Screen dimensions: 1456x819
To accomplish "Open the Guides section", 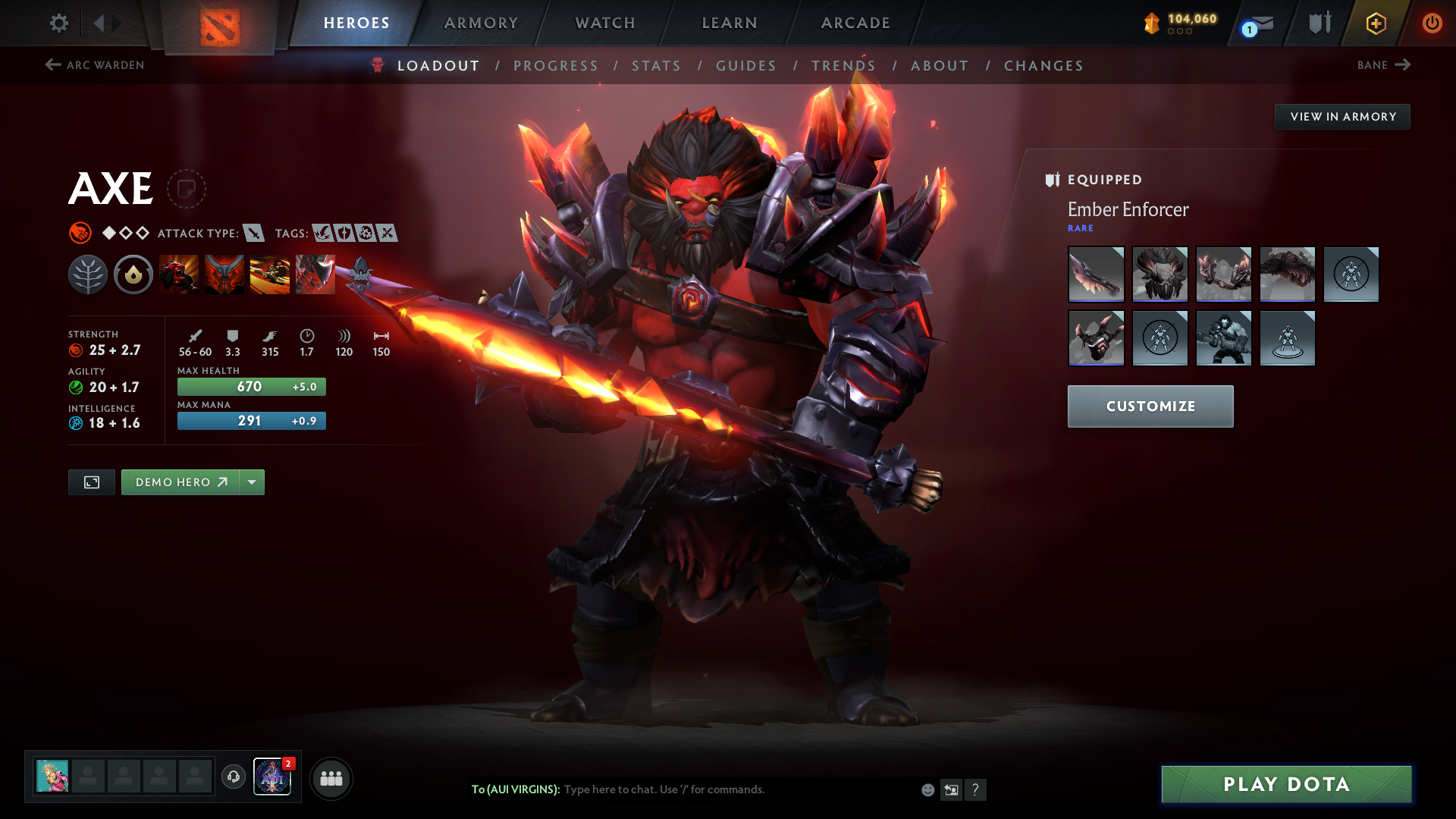I will point(746,66).
